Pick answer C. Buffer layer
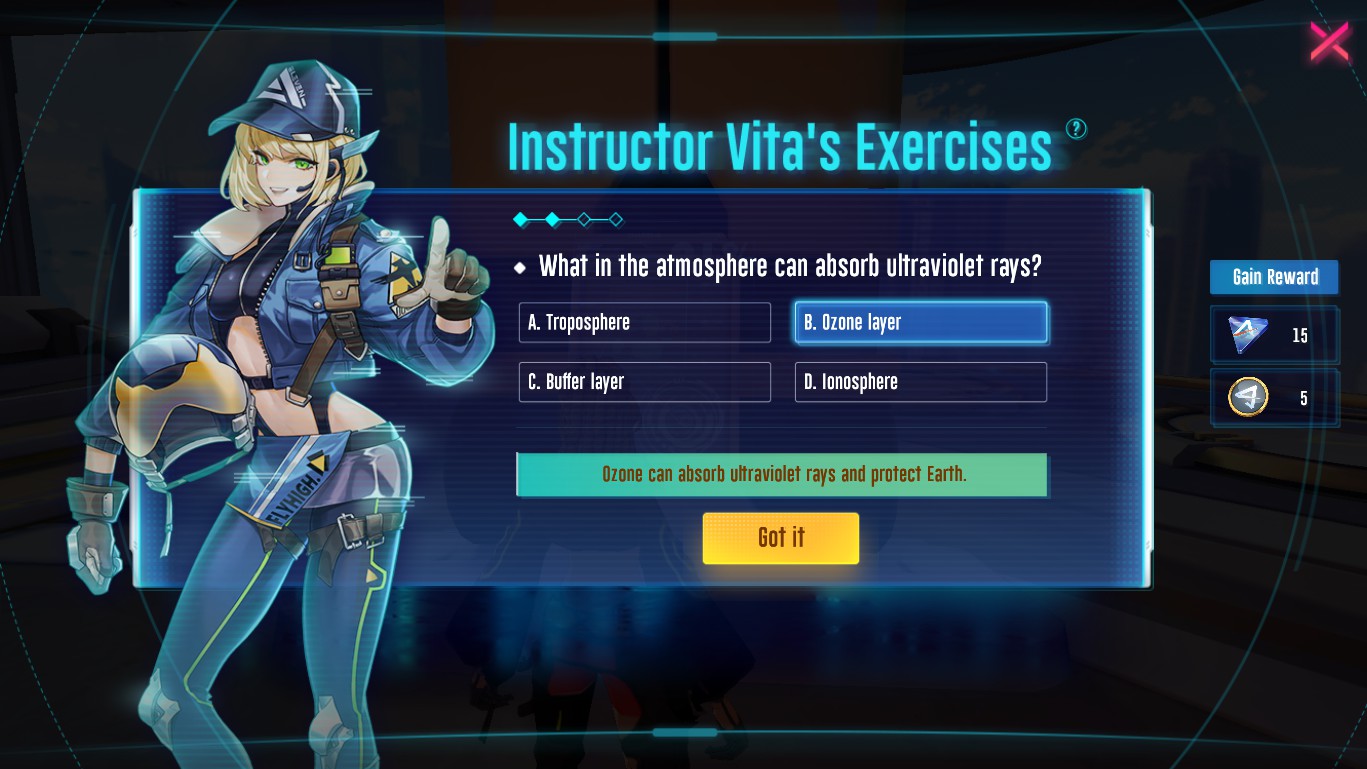 (x=645, y=382)
